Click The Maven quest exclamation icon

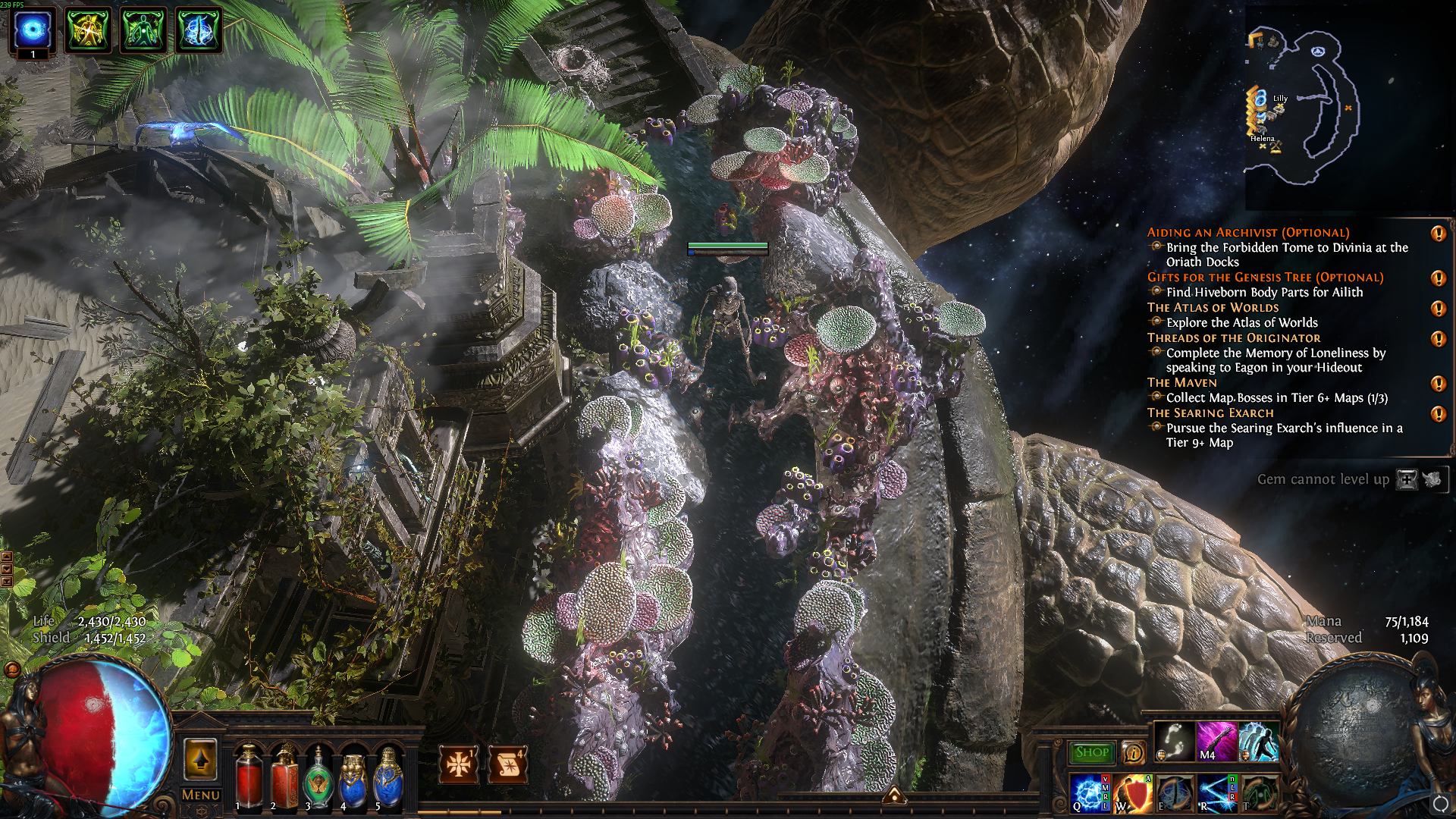1438,384
